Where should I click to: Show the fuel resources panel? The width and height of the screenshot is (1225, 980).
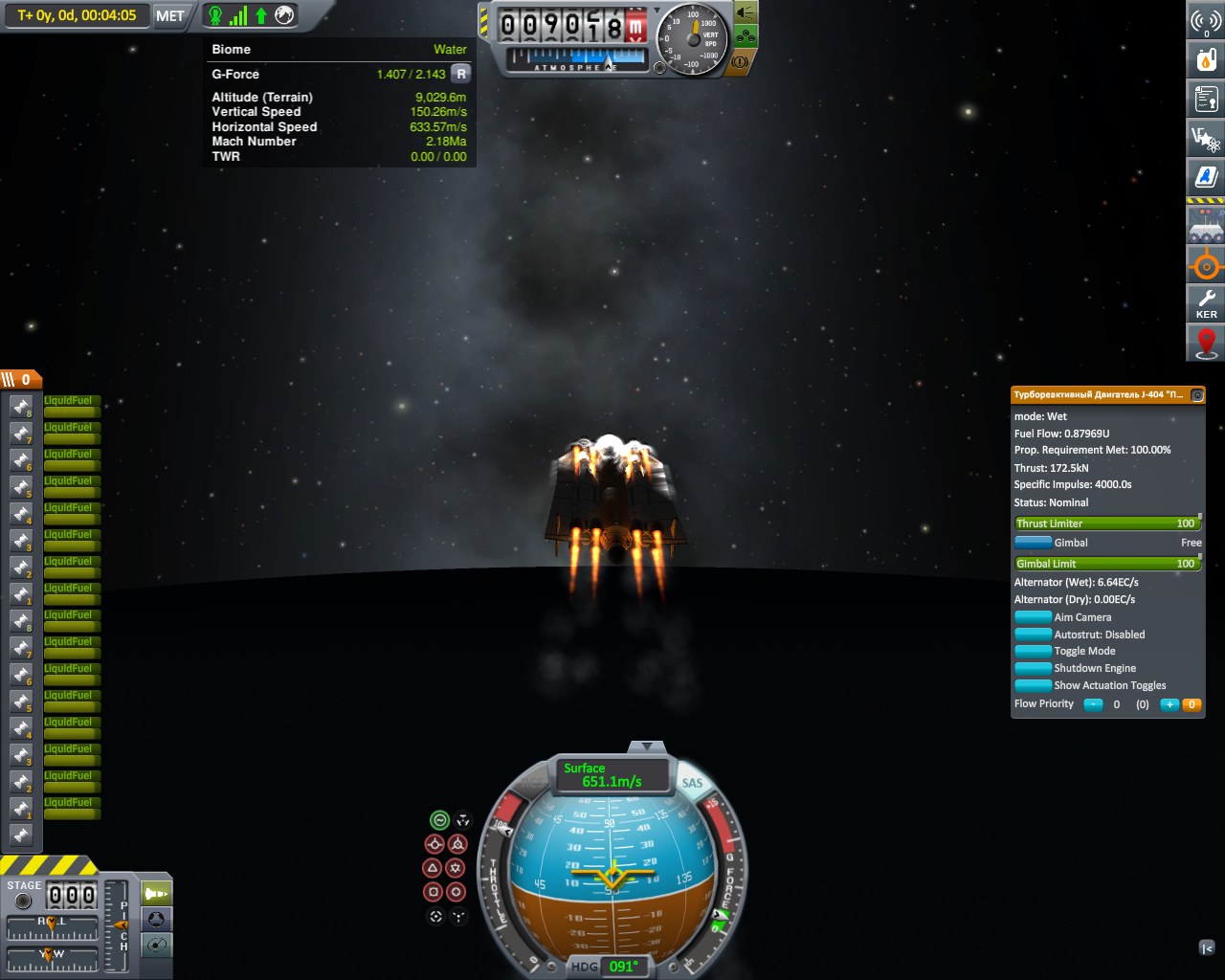click(1206, 59)
